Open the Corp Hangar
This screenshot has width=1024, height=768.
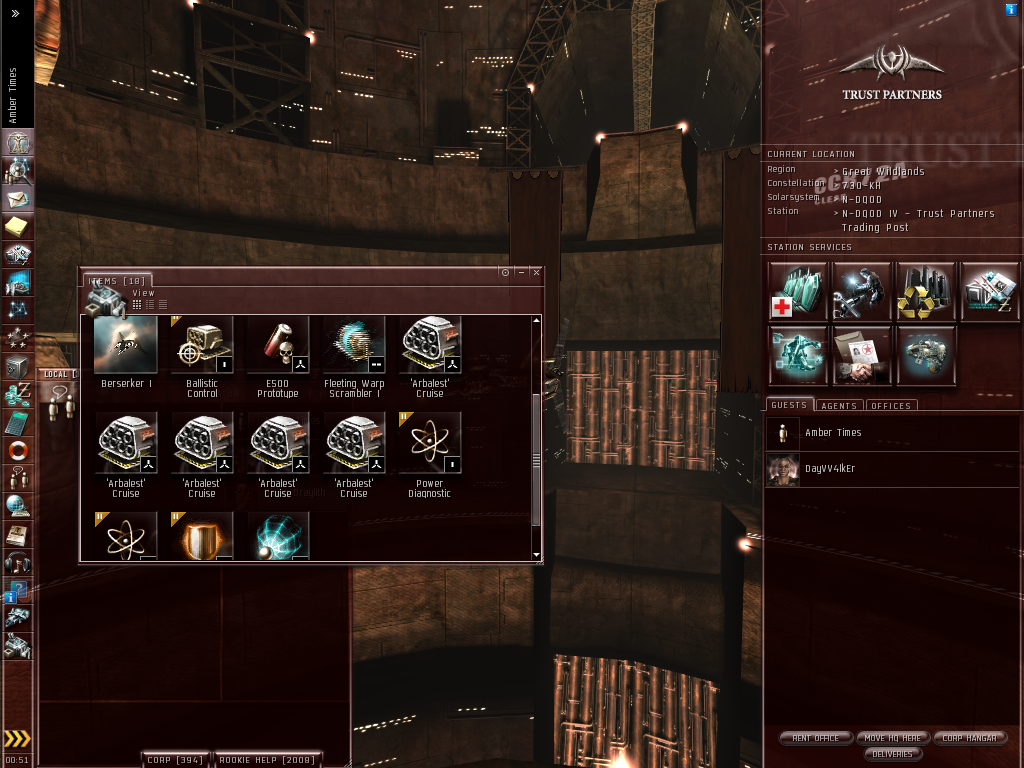(x=969, y=738)
